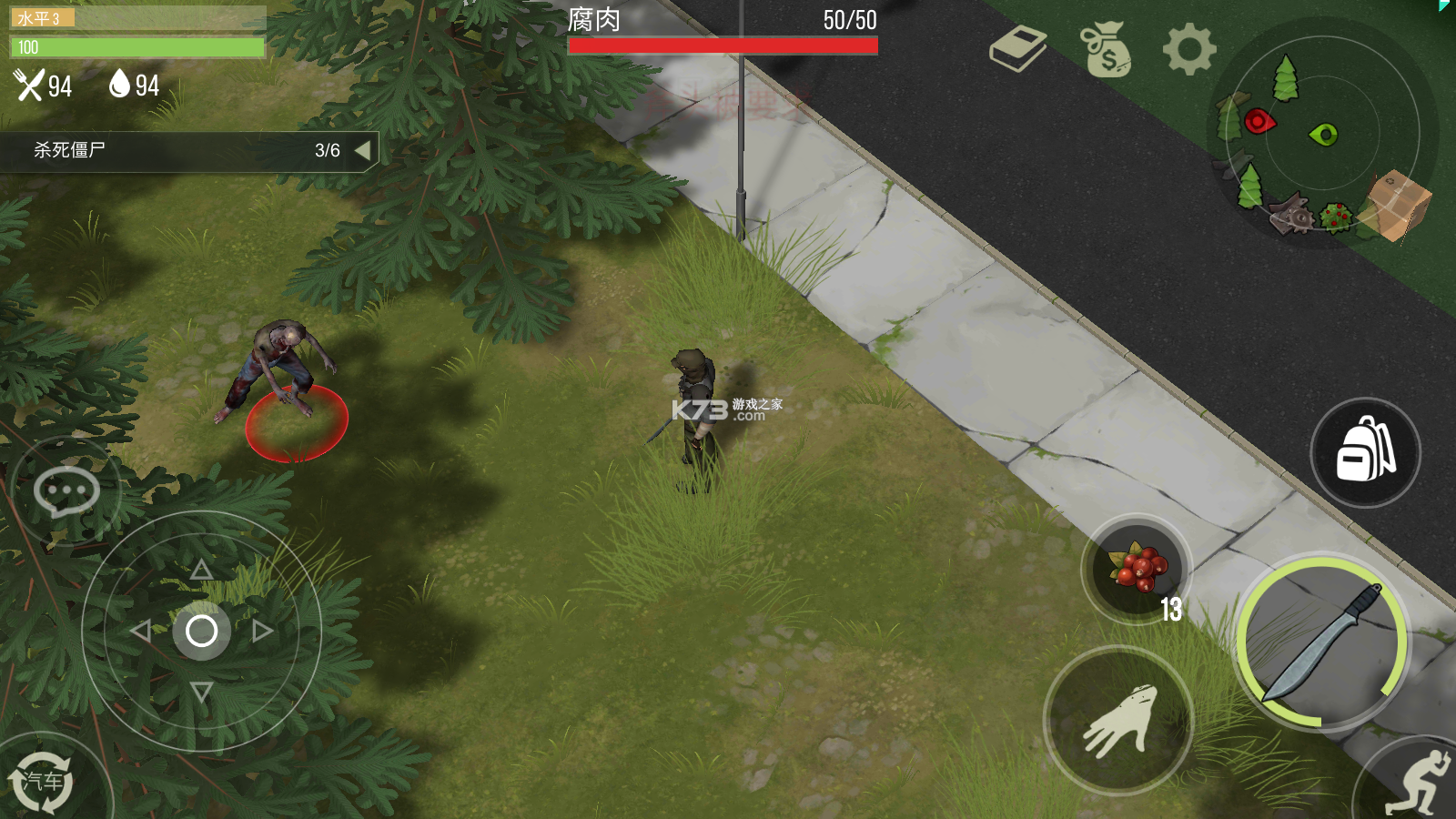Open the book journal icon

point(1018,49)
